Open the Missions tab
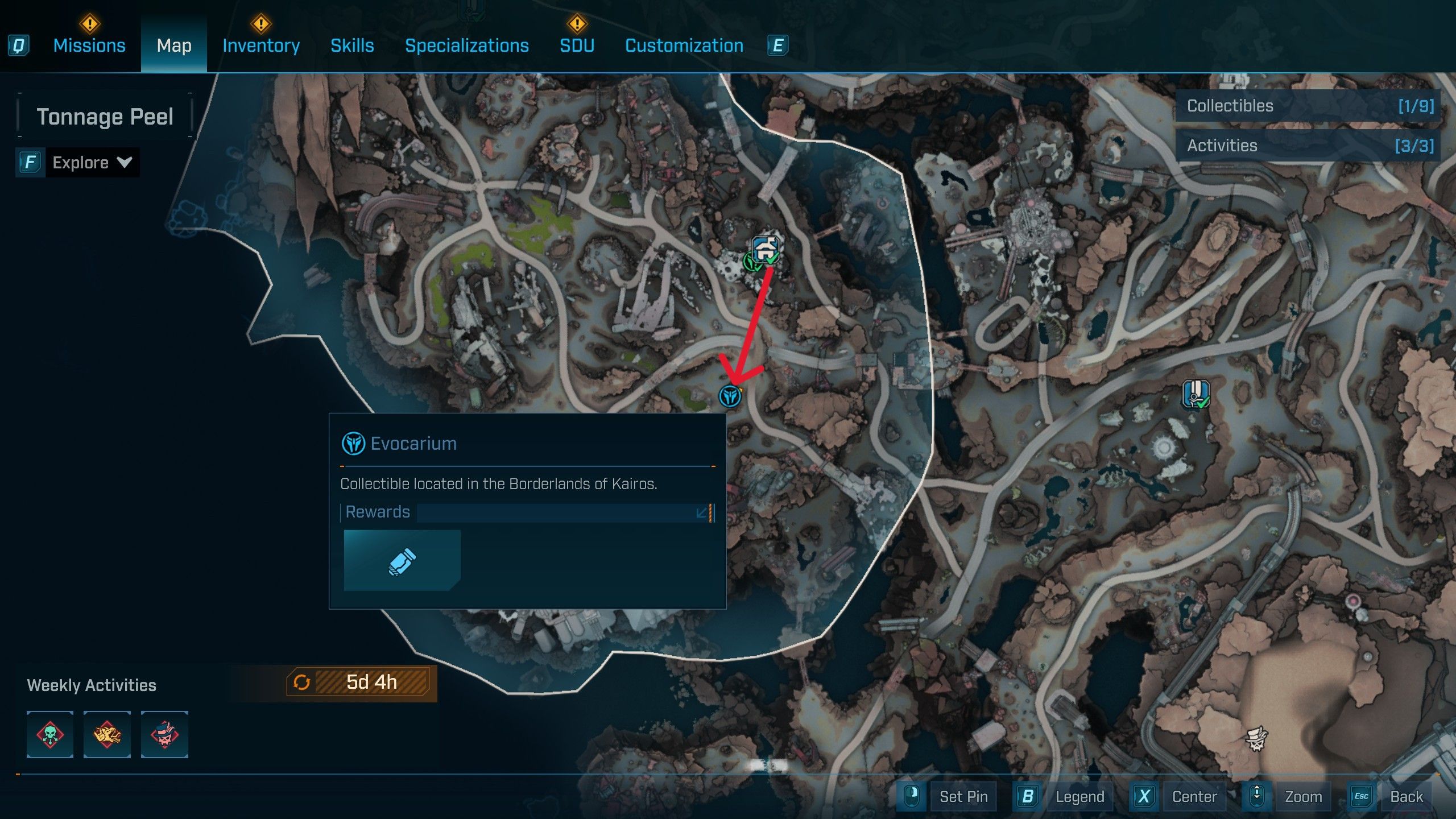The image size is (1456, 819). pyautogui.click(x=89, y=45)
